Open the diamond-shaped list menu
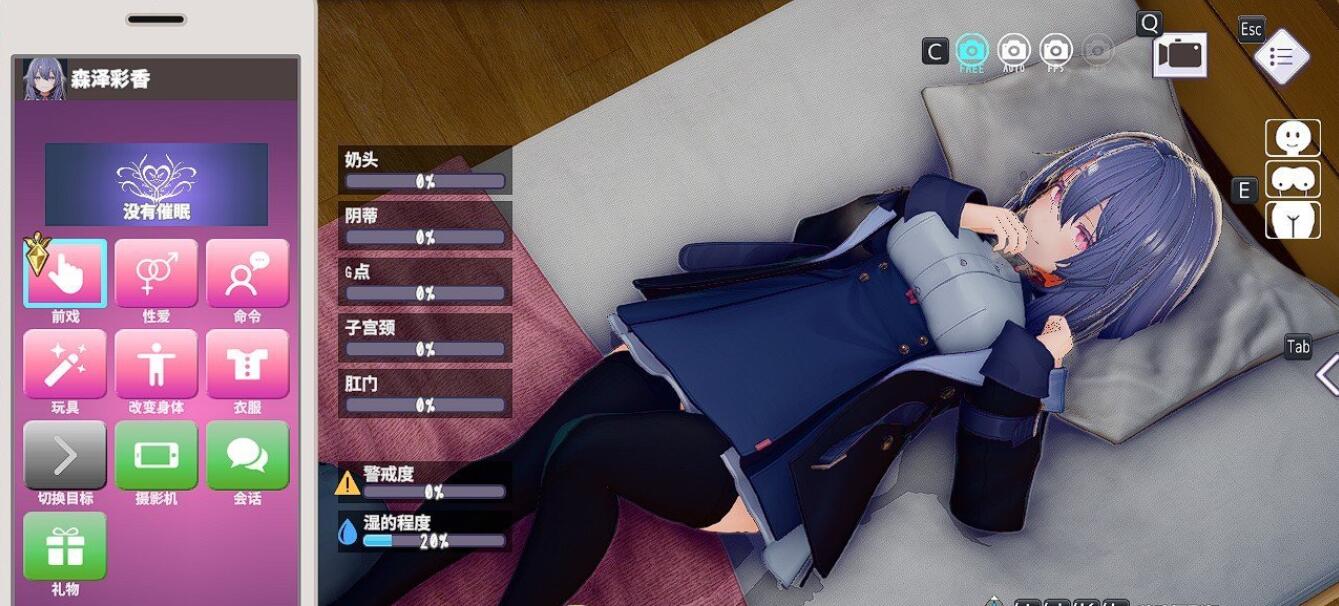 coord(1281,58)
